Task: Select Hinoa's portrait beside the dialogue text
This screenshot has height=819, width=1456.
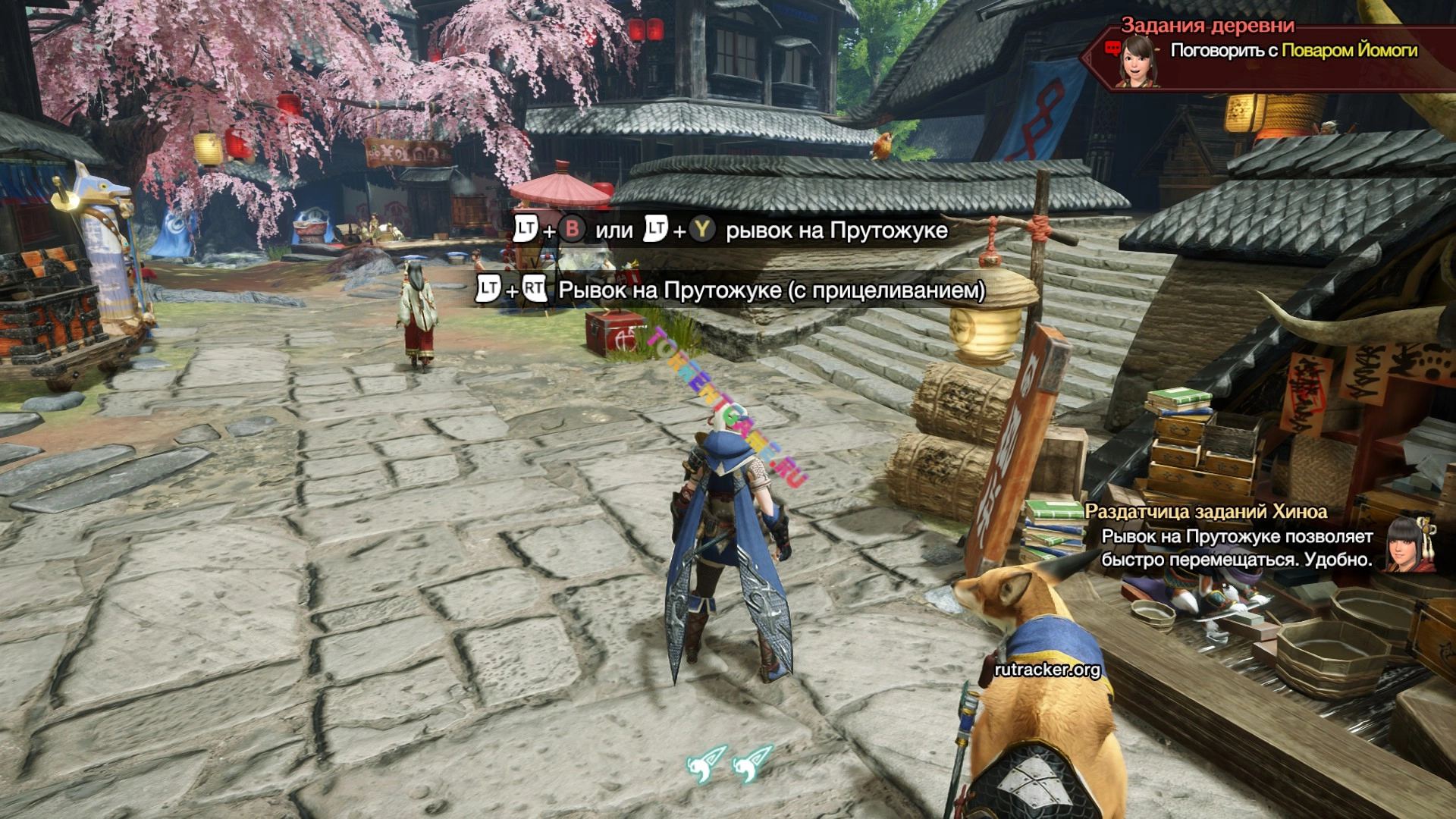Action: [x=1409, y=543]
